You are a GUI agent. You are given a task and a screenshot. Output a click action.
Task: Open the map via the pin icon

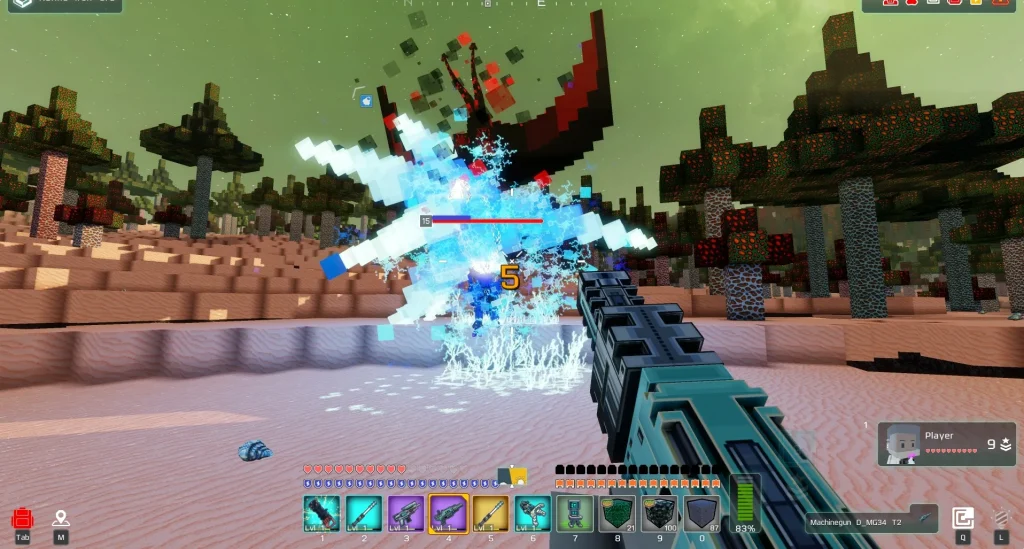pyautogui.click(x=61, y=519)
